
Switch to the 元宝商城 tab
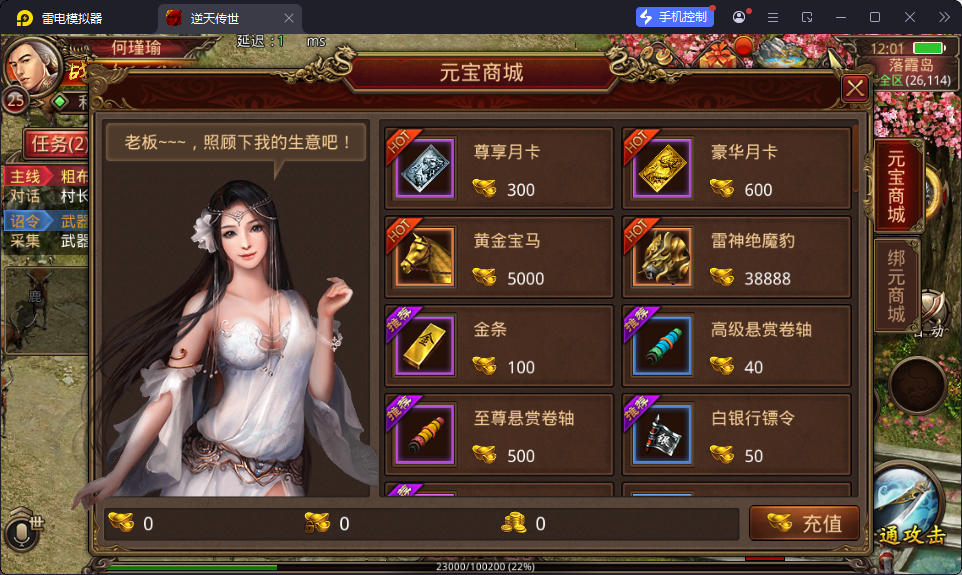895,186
